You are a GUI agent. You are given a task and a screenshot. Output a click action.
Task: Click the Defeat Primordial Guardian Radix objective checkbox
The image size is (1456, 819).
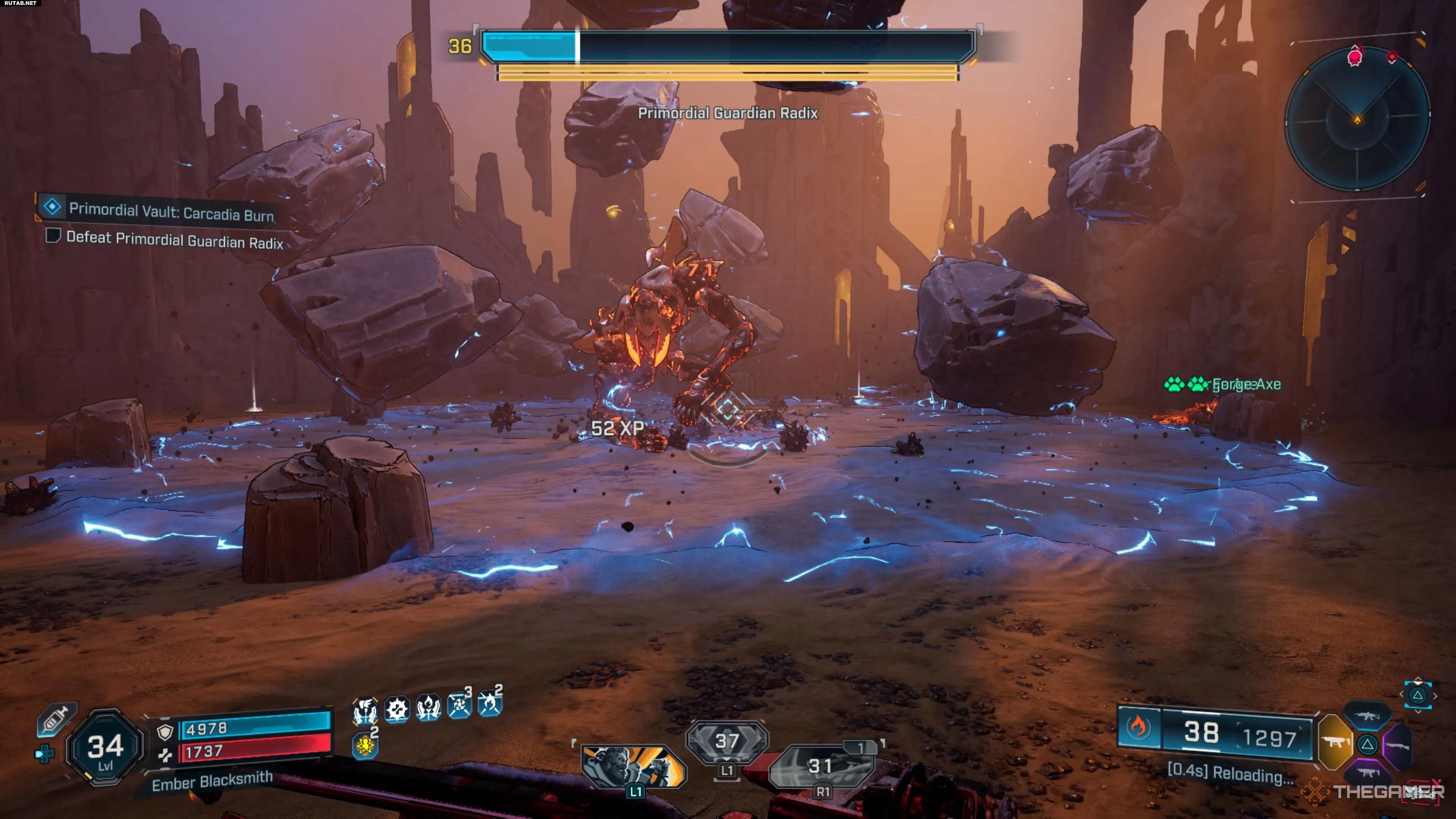53,235
